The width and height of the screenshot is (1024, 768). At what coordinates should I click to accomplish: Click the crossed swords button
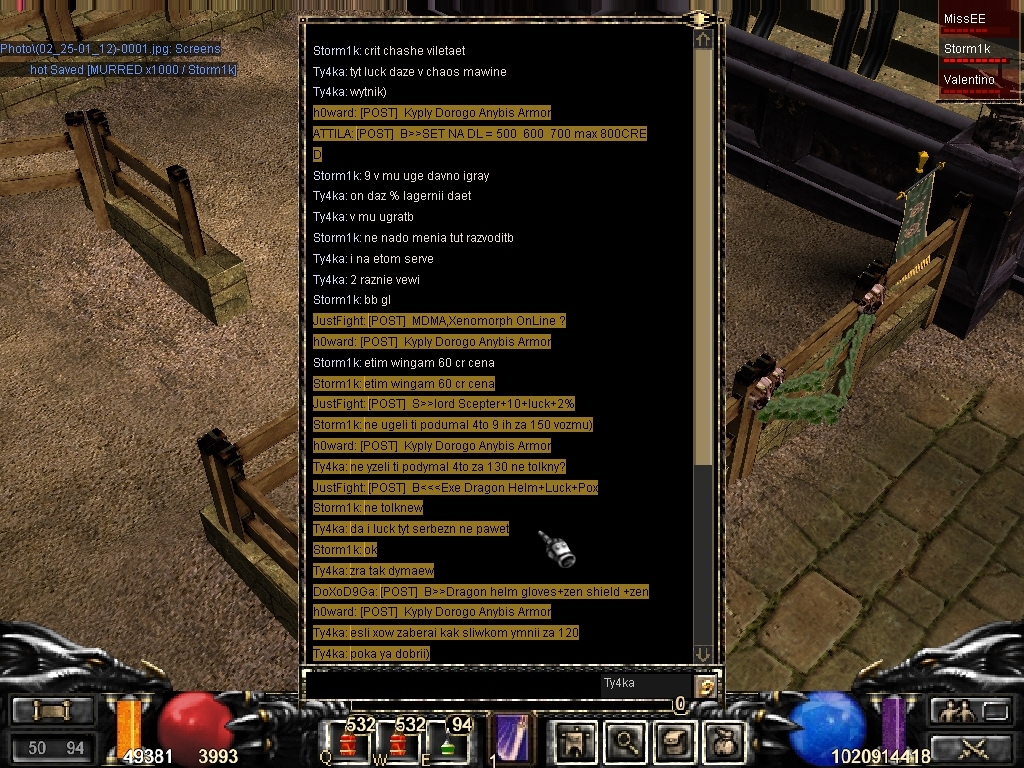(971, 747)
